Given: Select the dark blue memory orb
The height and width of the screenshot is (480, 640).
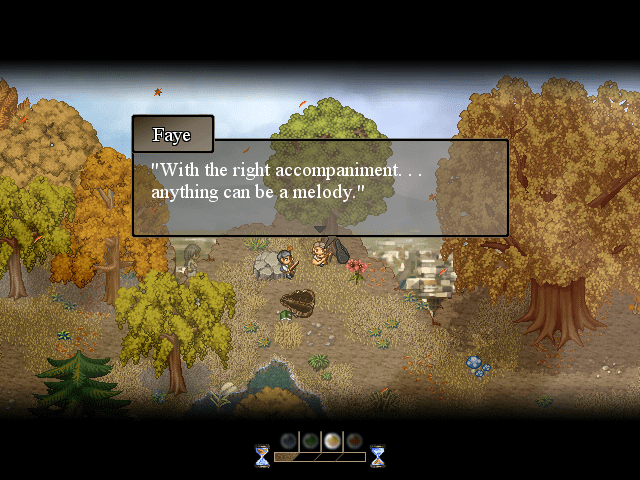Looking at the screenshot, I should (288, 441).
